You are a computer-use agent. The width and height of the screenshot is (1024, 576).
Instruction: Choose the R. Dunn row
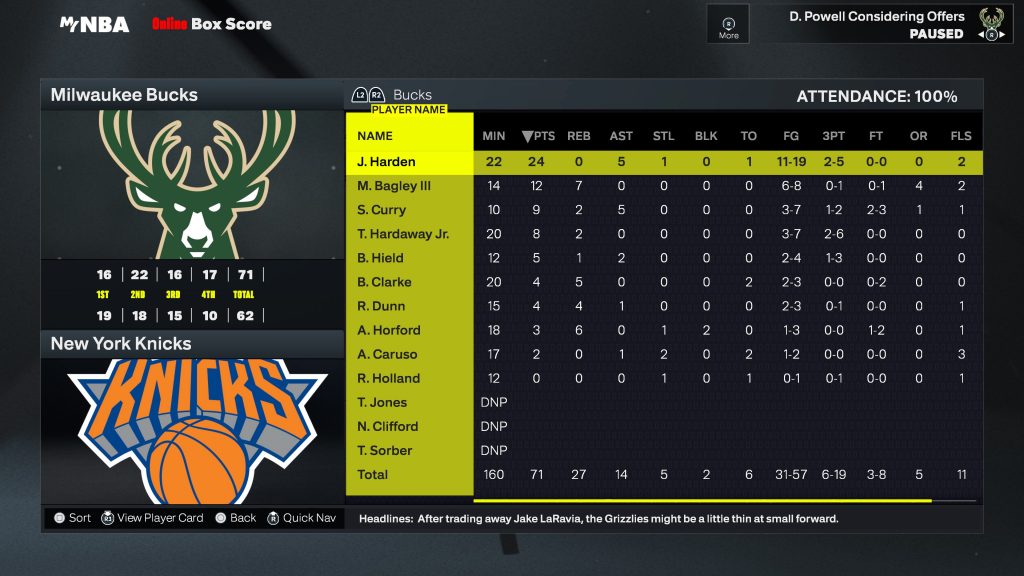[379, 306]
